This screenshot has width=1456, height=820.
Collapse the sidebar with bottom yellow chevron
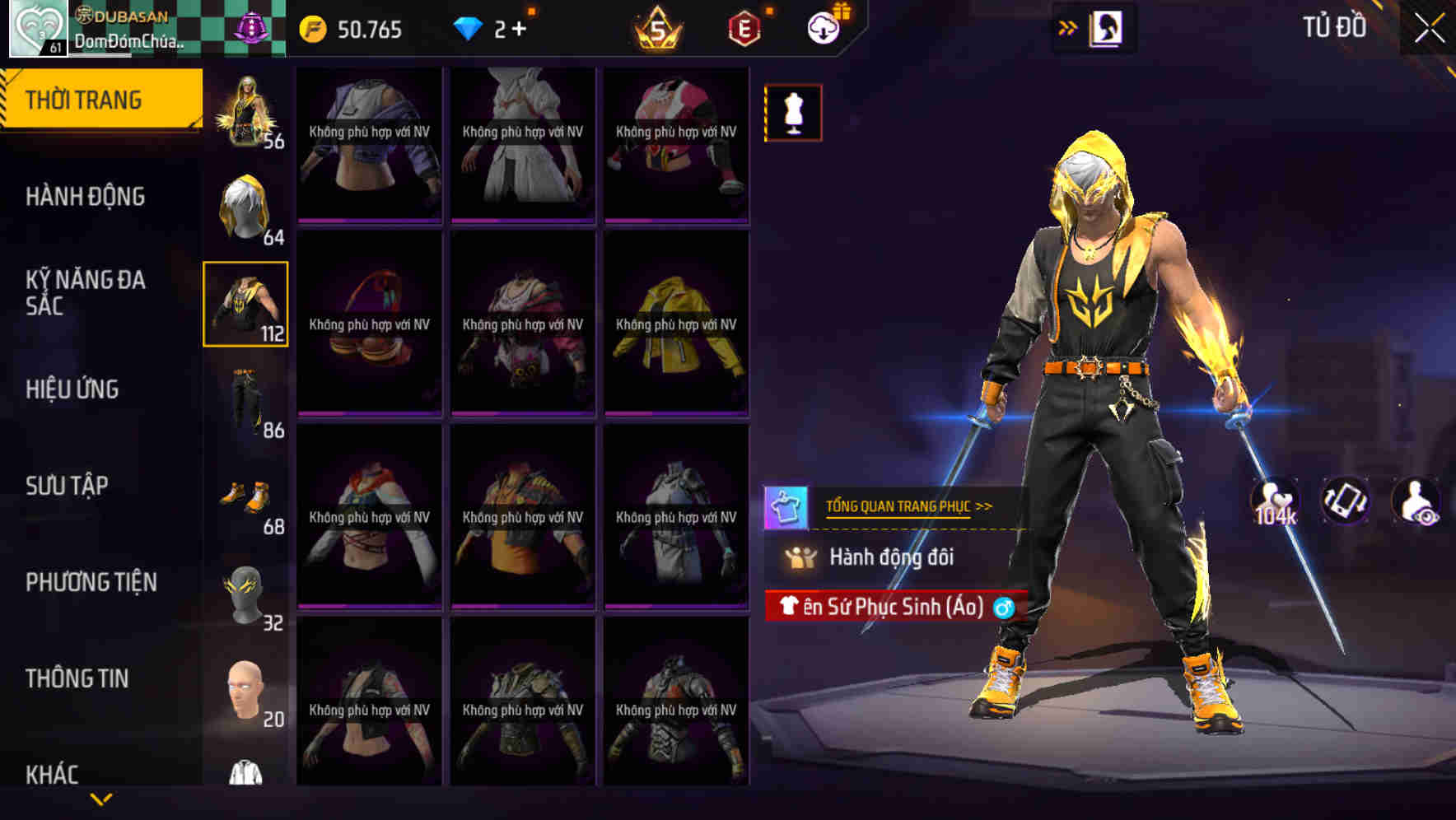pos(101,799)
